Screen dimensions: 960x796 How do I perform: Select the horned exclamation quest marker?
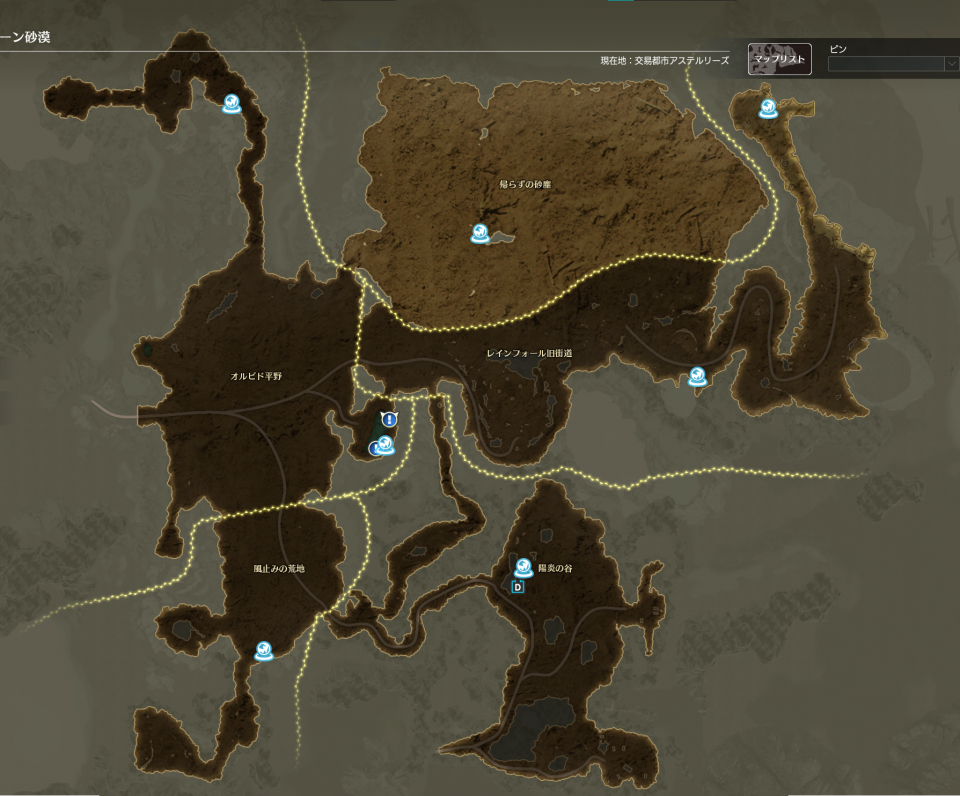[390, 420]
